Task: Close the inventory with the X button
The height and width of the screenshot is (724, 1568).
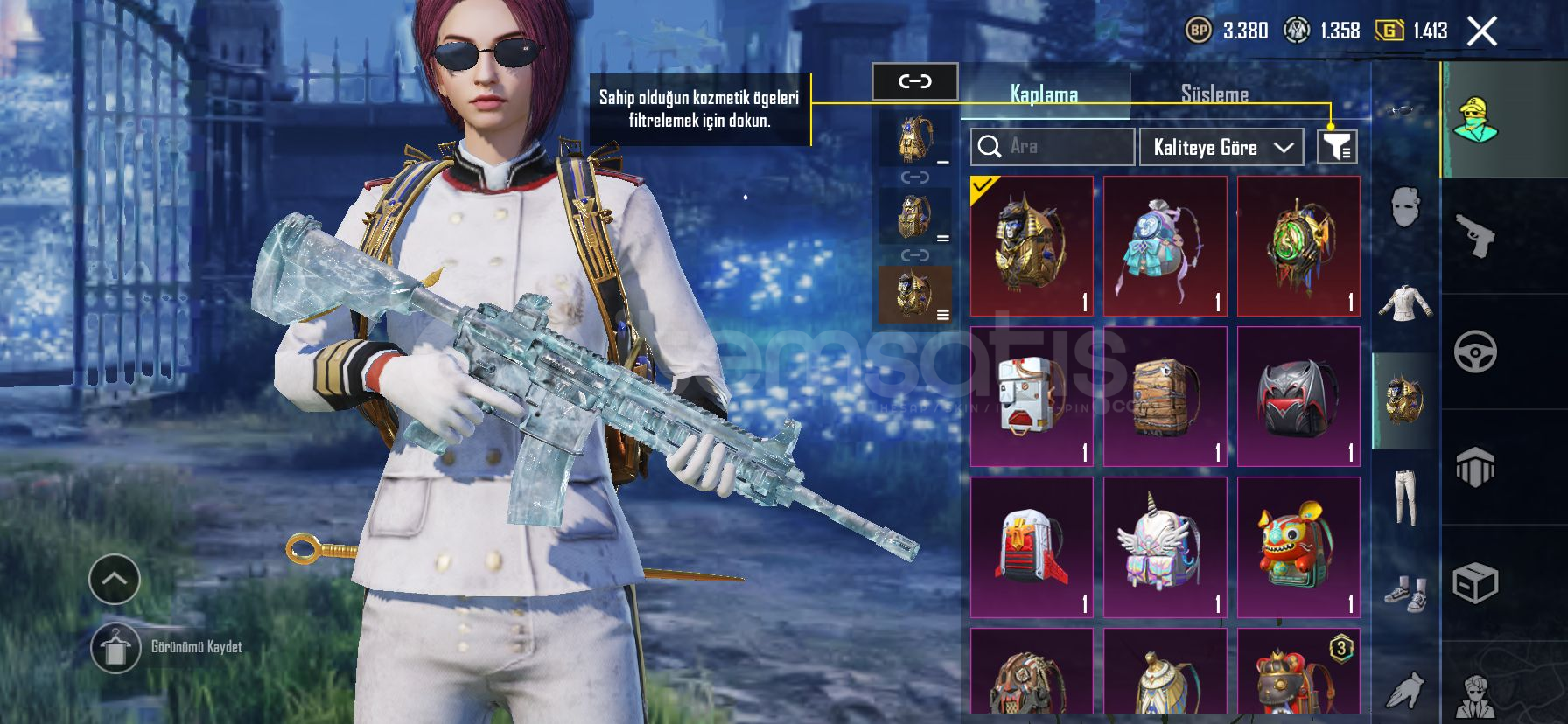Action: [x=1481, y=32]
